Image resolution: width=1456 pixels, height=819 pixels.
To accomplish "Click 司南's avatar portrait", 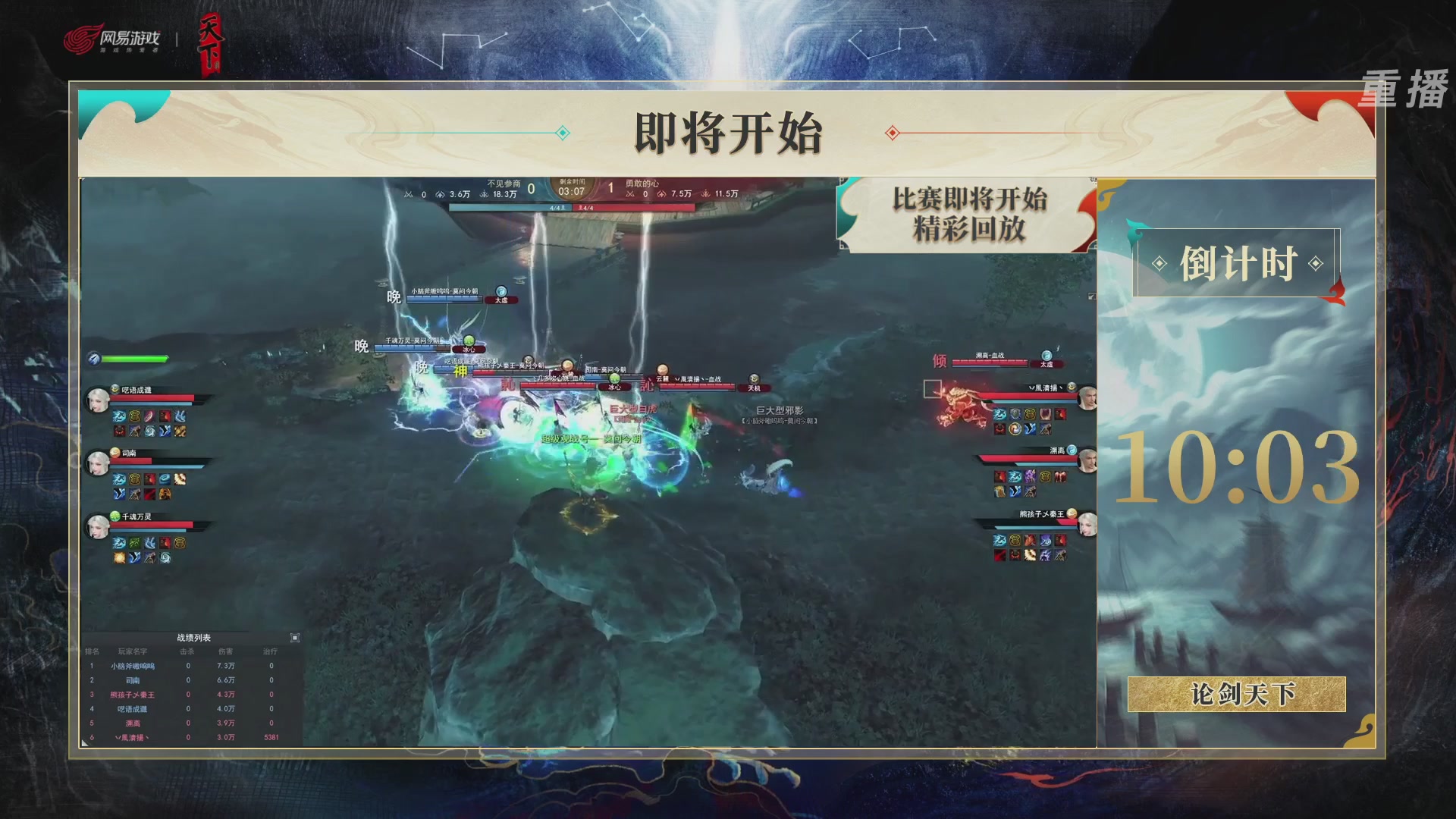I will point(97,461).
